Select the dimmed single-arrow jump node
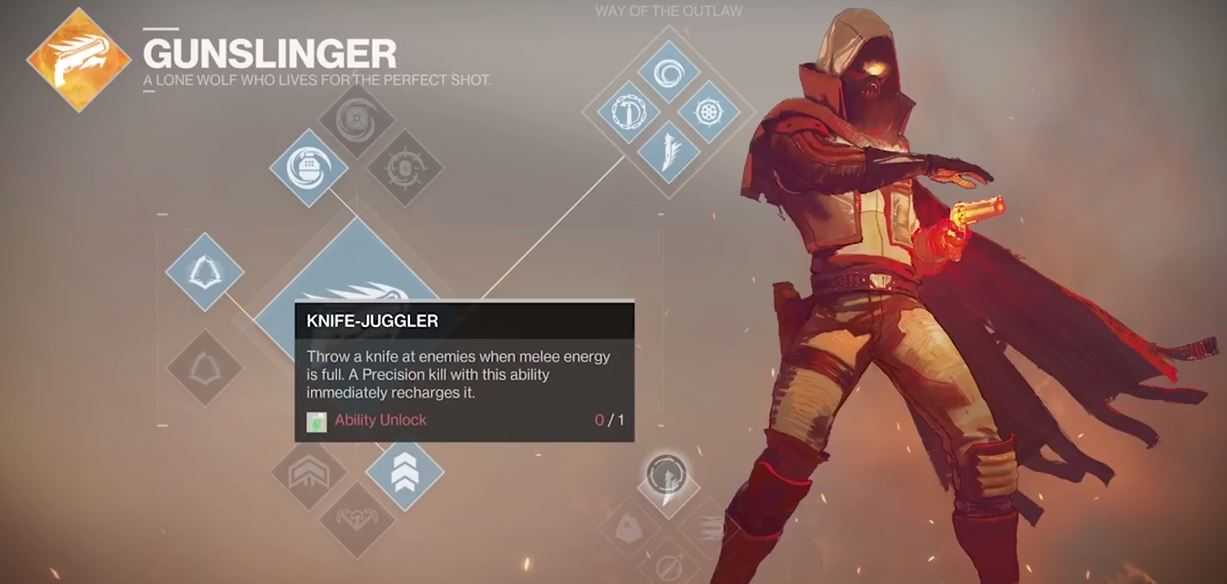The height and width of the screenshot is (584, 1227). pyautogui.click(x=309, y=477)
